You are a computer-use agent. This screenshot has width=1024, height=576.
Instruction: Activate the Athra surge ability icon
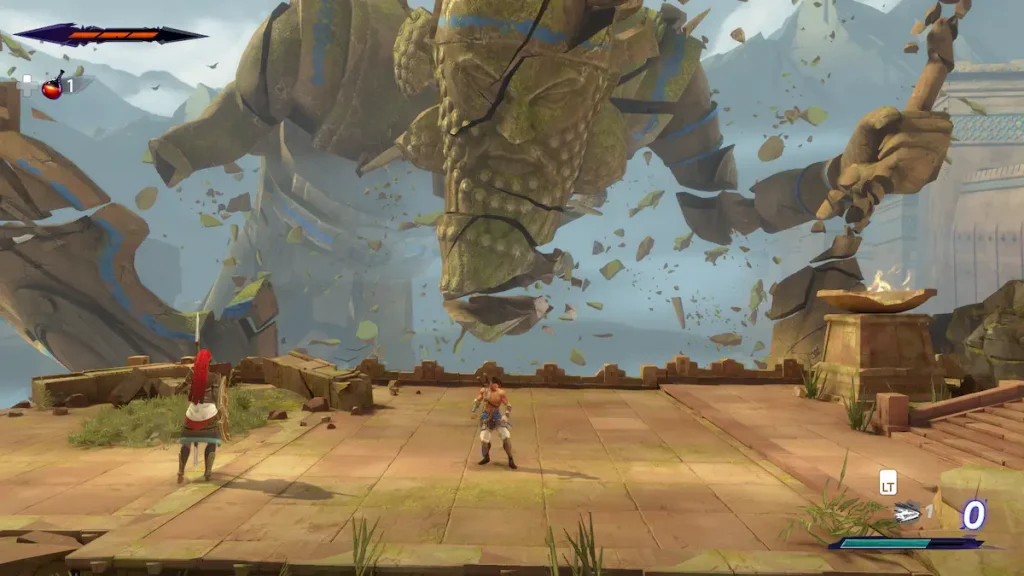[x=907, y=511]
